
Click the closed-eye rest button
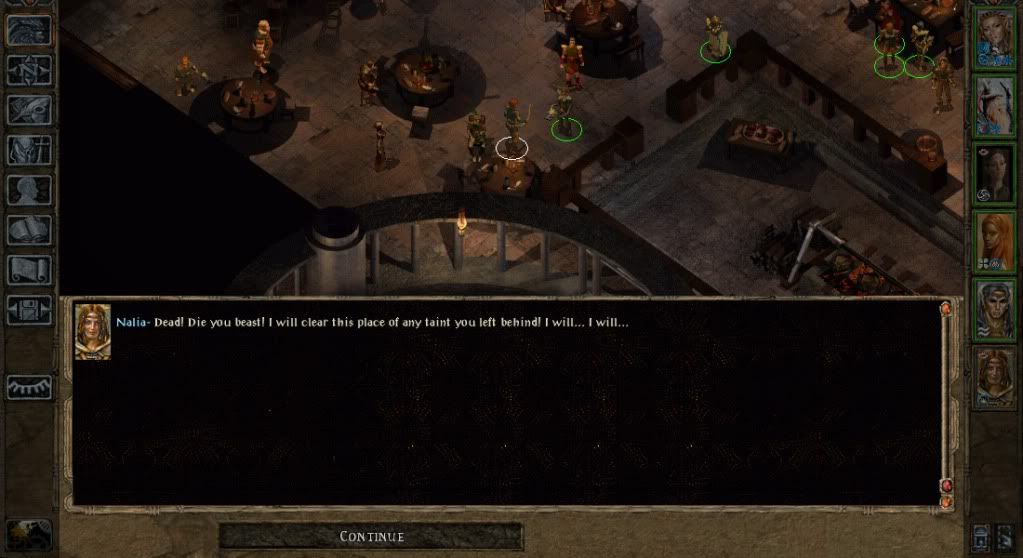(x=29, y=387)
